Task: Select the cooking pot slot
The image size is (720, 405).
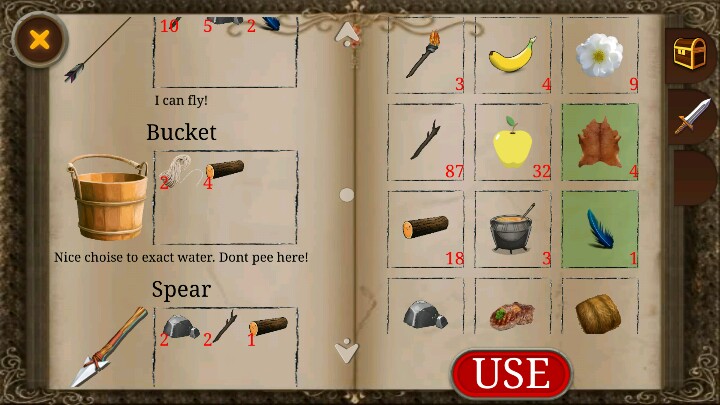Action: pyautogui.click(x=513, y=229)
